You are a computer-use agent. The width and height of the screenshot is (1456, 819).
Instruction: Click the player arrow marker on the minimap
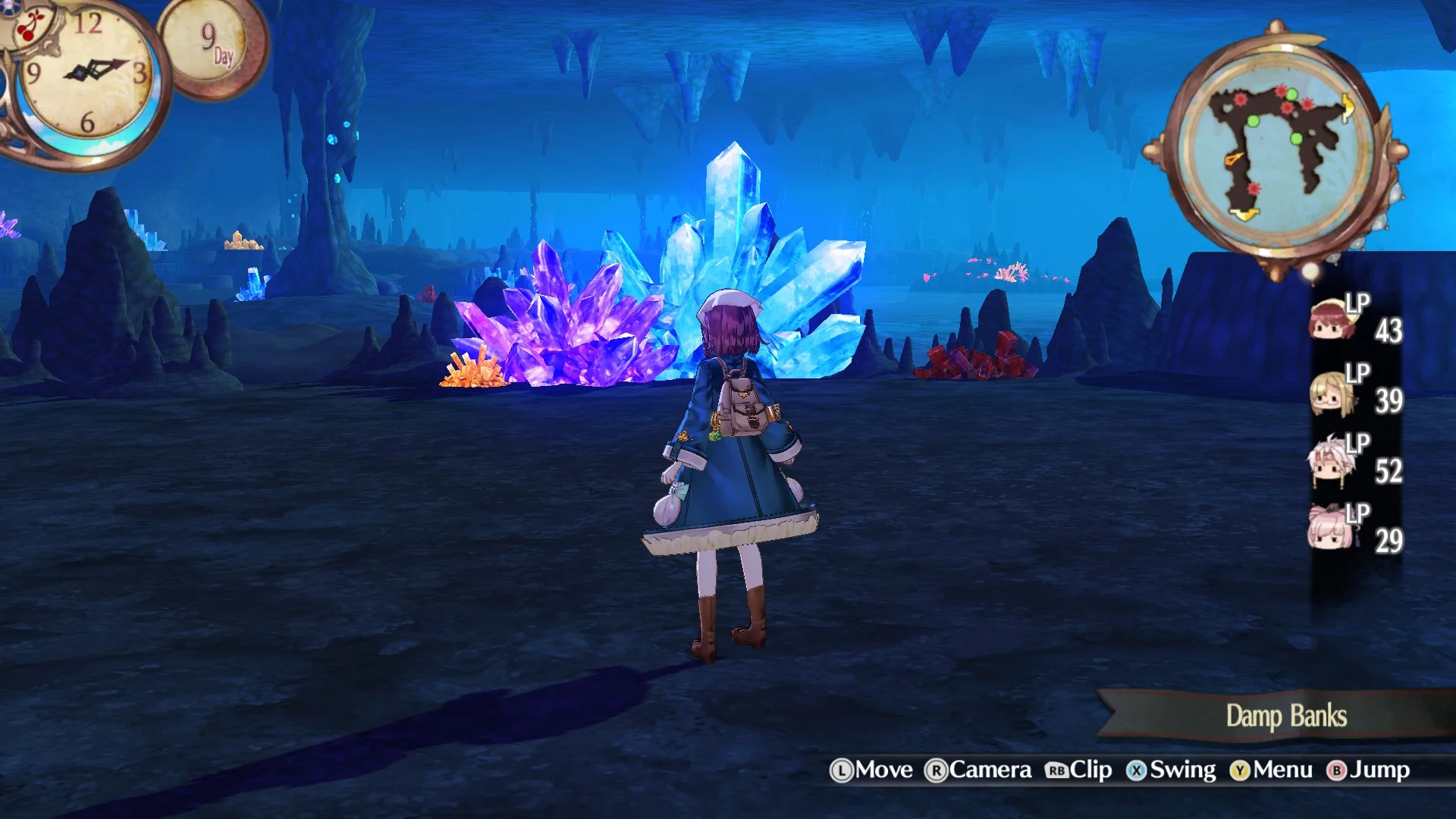(1233, 158)
